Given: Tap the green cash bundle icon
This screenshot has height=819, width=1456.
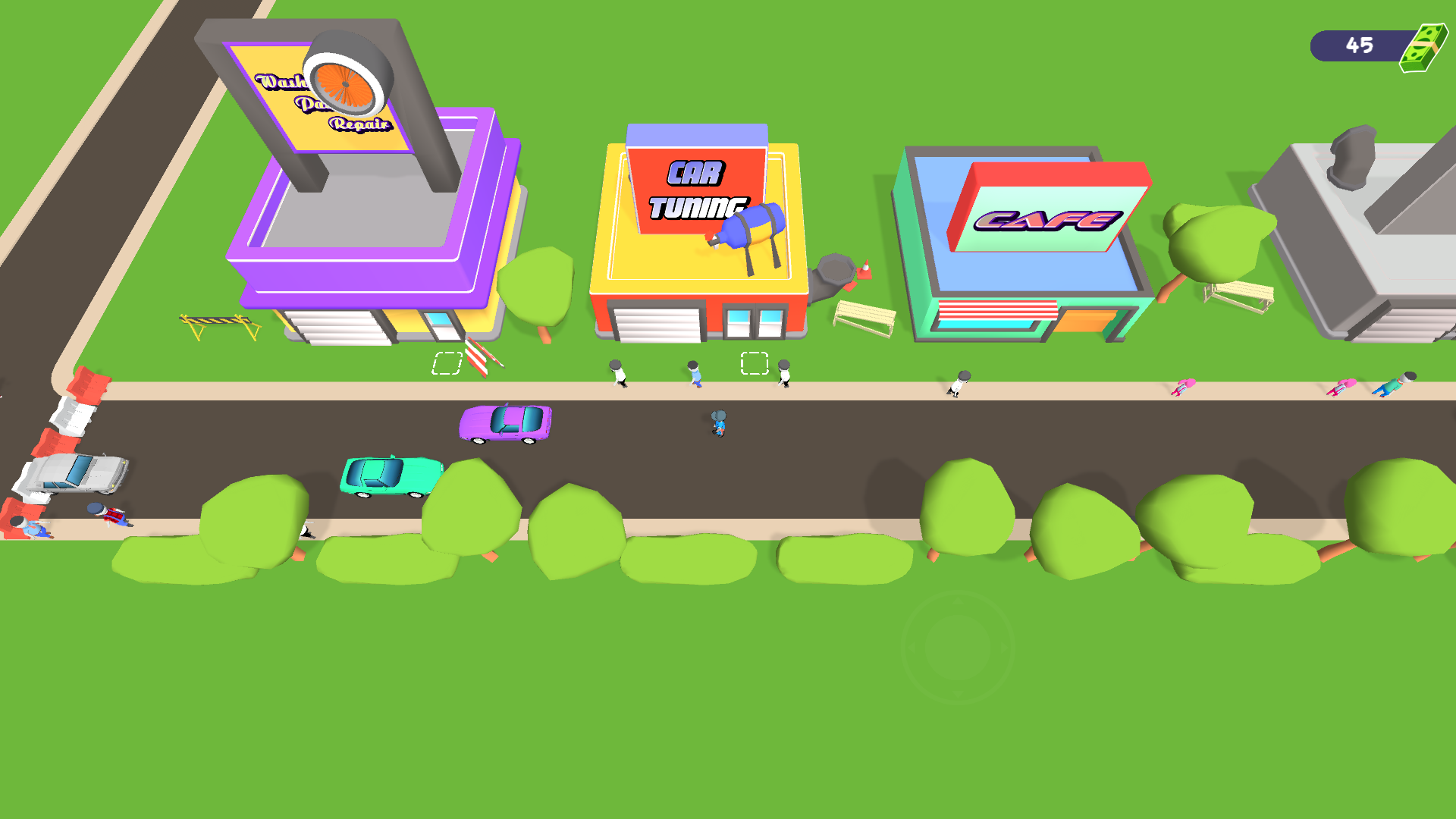Looking at the screenshot, I should [x=1422, y=48].
